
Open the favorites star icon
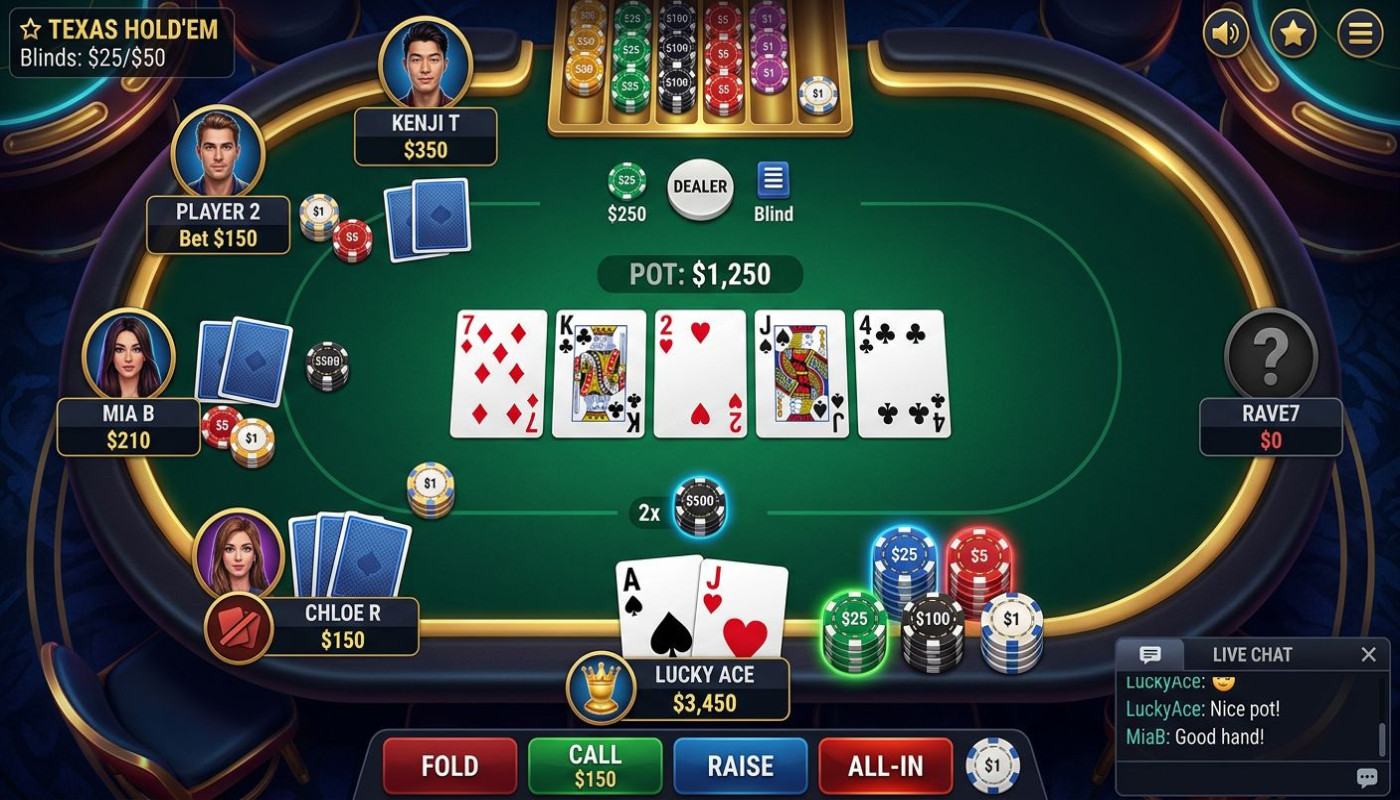click(1291, 33)
